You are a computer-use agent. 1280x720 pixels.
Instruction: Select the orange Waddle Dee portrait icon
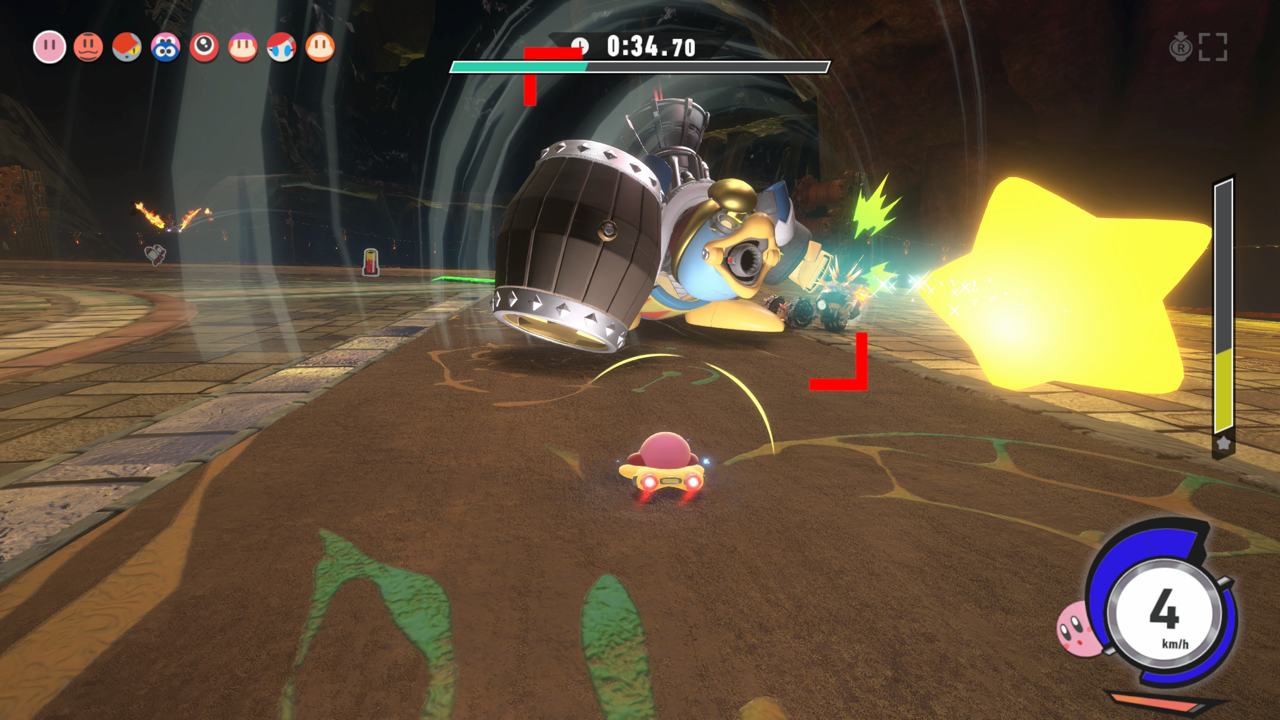pyautogui.click(x=319, y=45)
